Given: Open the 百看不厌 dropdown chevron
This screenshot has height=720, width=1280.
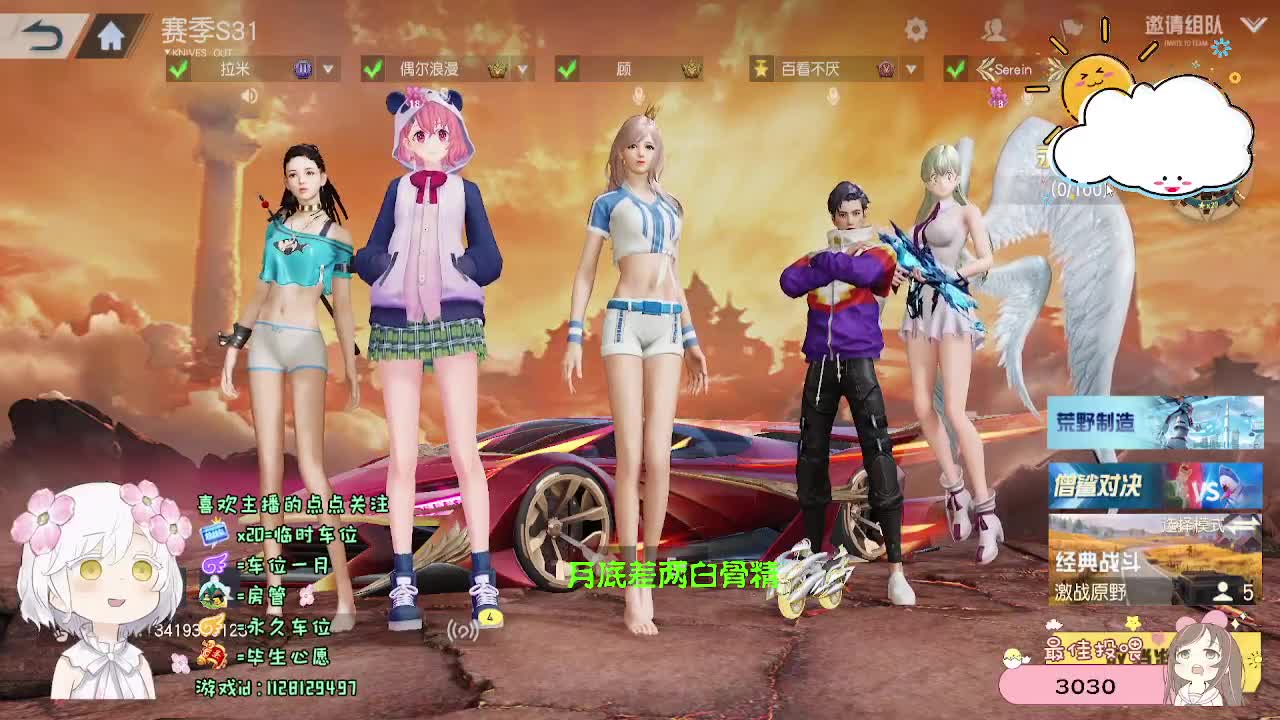Looking at the screenshot, I should click(x=909, y=70).
